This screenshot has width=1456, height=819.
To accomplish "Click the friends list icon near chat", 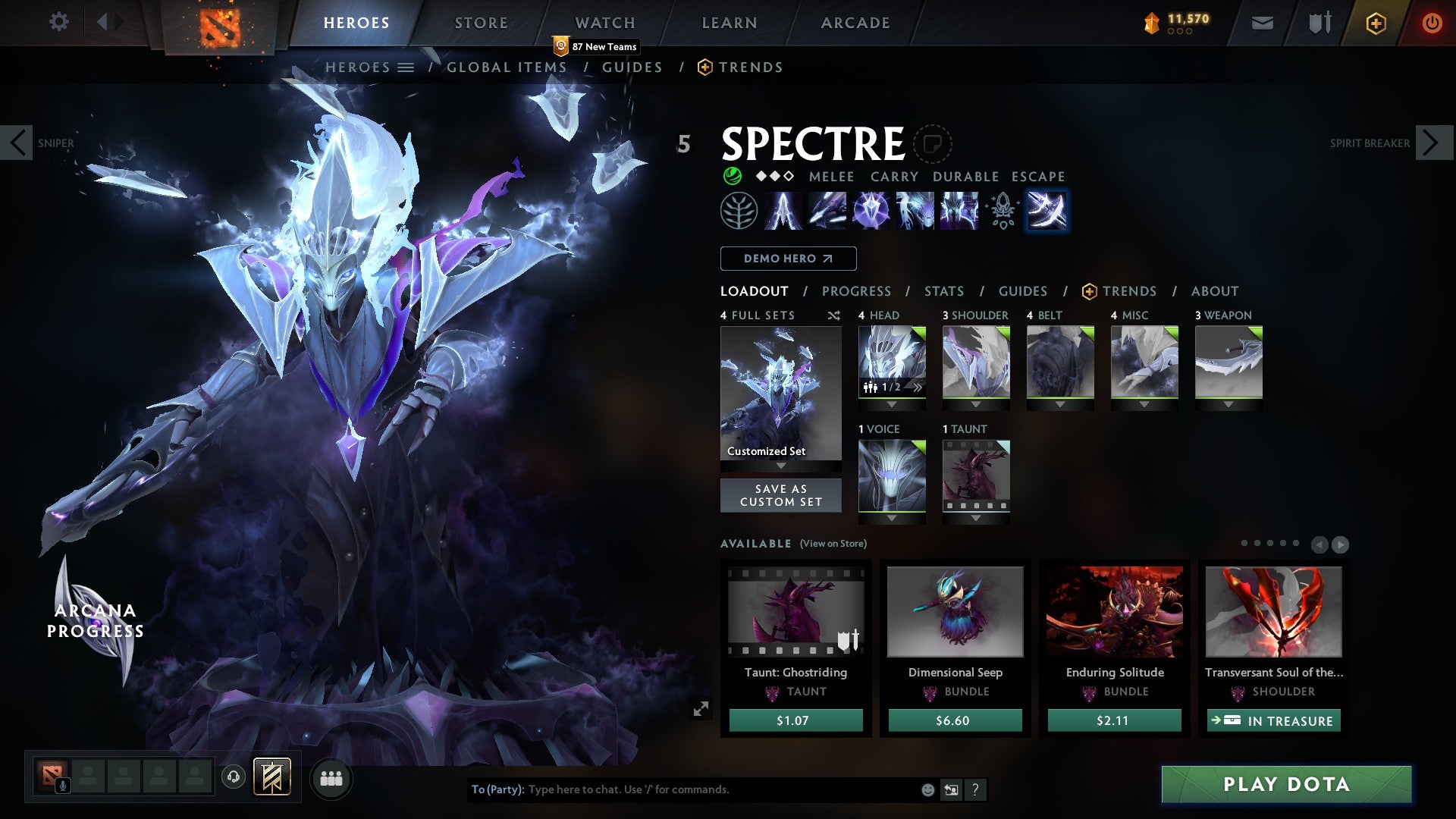I will point(331,779).
